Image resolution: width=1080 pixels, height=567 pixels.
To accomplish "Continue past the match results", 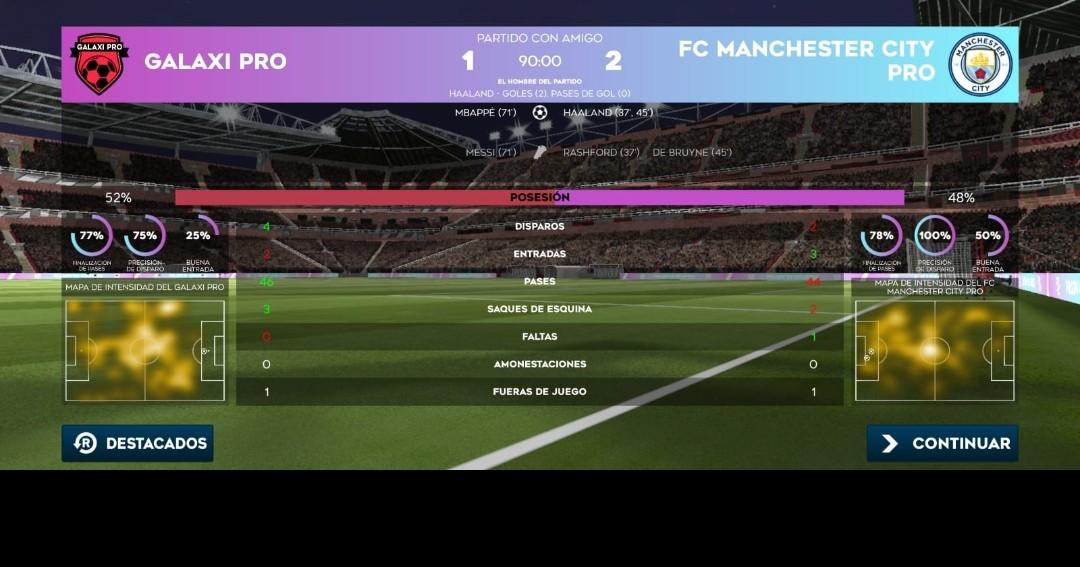I will (x=942, y=443).
